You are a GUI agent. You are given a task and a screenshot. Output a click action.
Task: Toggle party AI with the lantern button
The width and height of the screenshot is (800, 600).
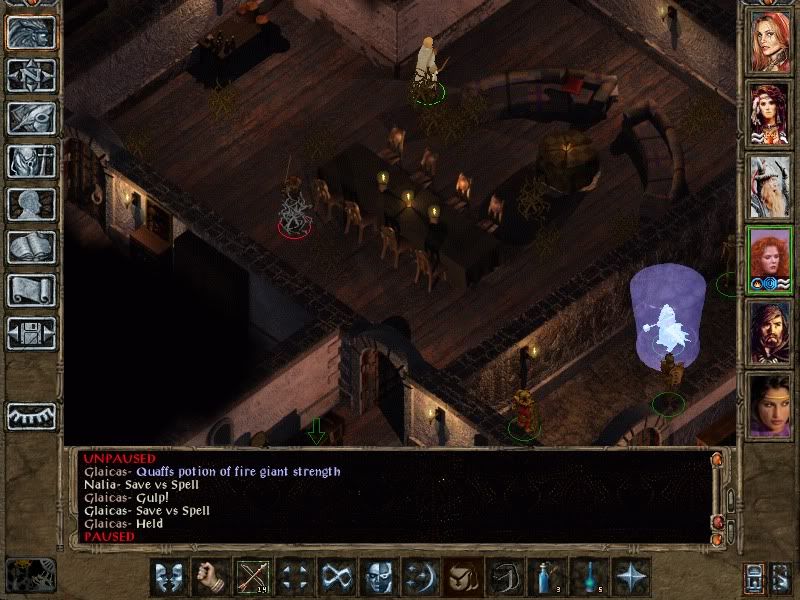point(755,578)
